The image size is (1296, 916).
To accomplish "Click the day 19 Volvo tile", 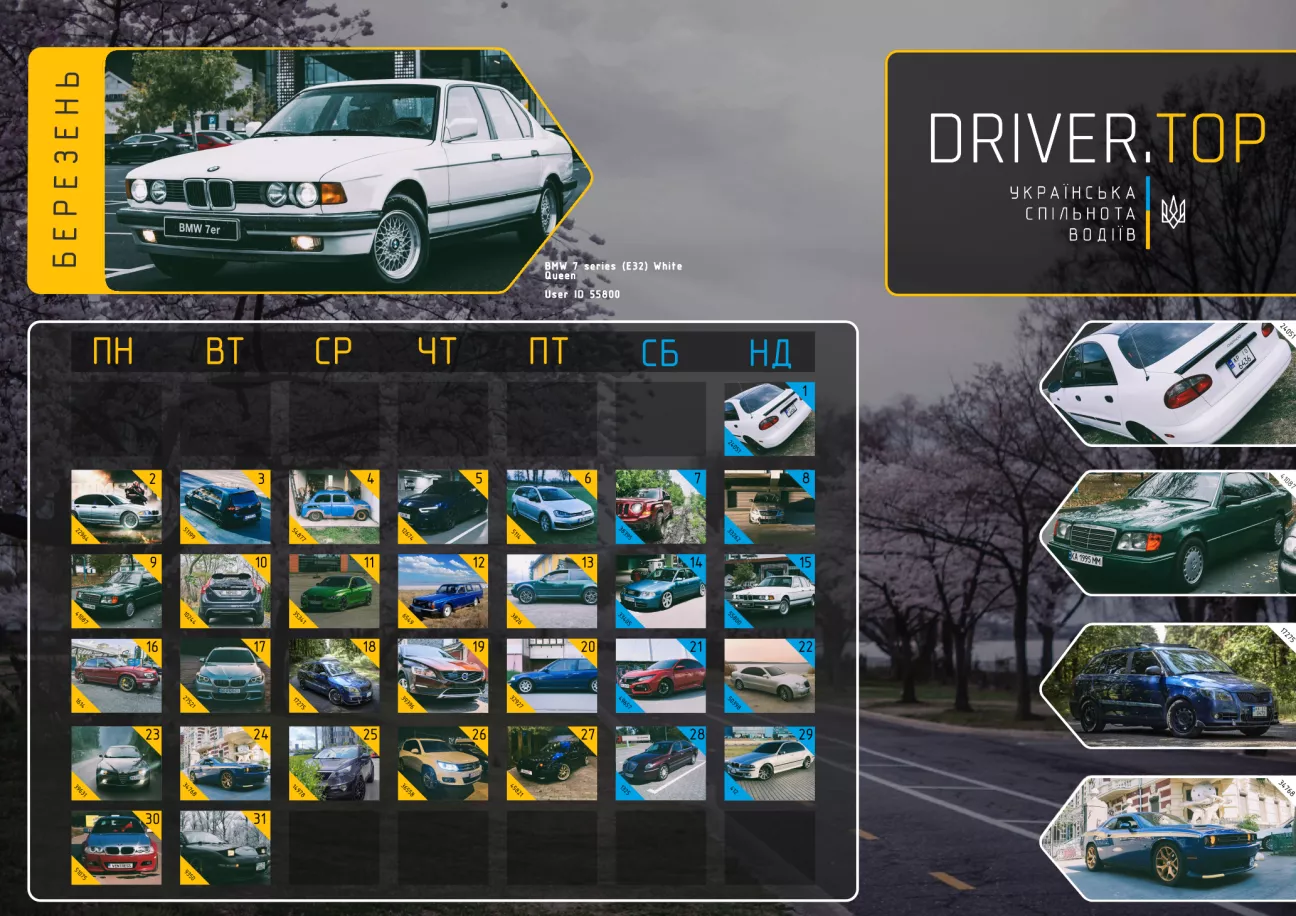I will [x=443, y=675].
